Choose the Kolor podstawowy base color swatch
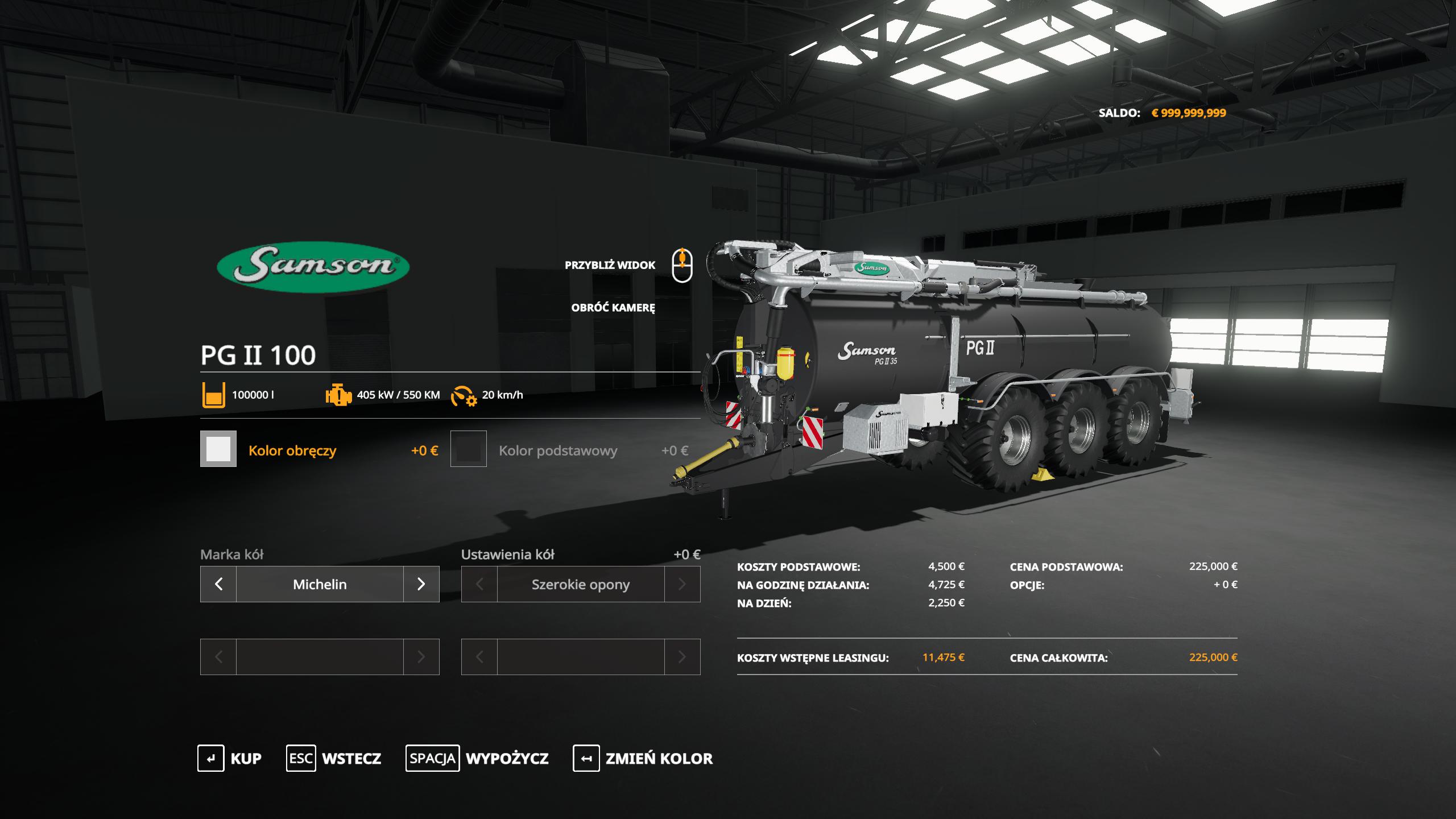 tap(469, 449)
